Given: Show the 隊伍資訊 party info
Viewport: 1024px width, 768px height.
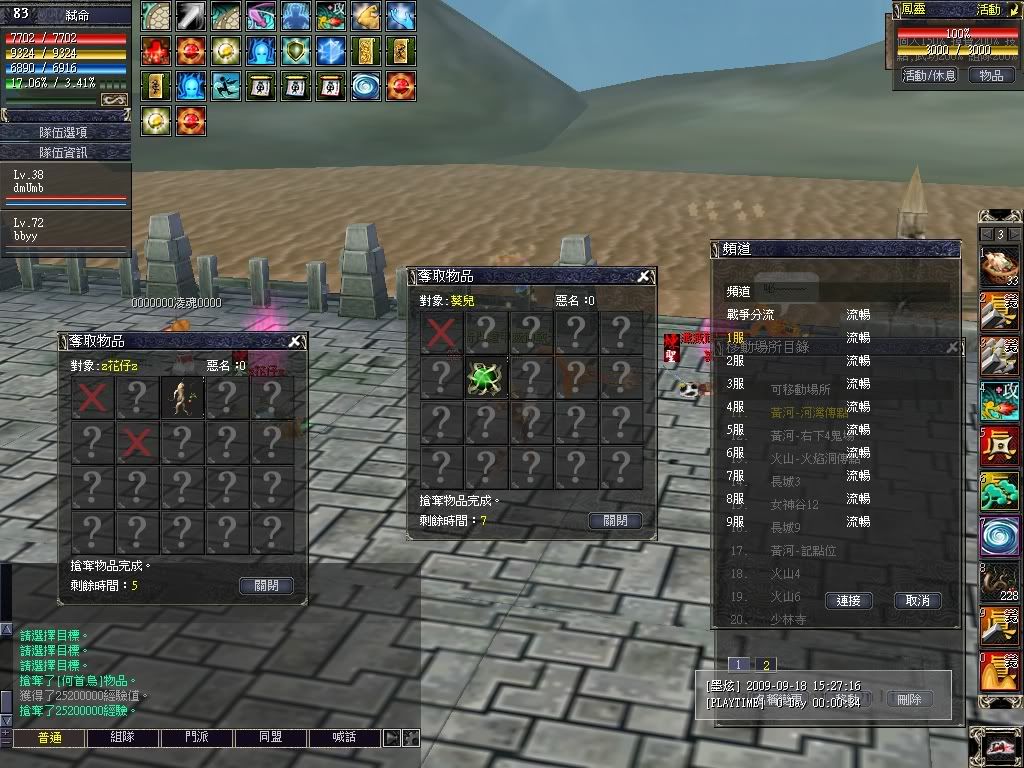Looking at the screenshot, I should (x=64, y=152).
